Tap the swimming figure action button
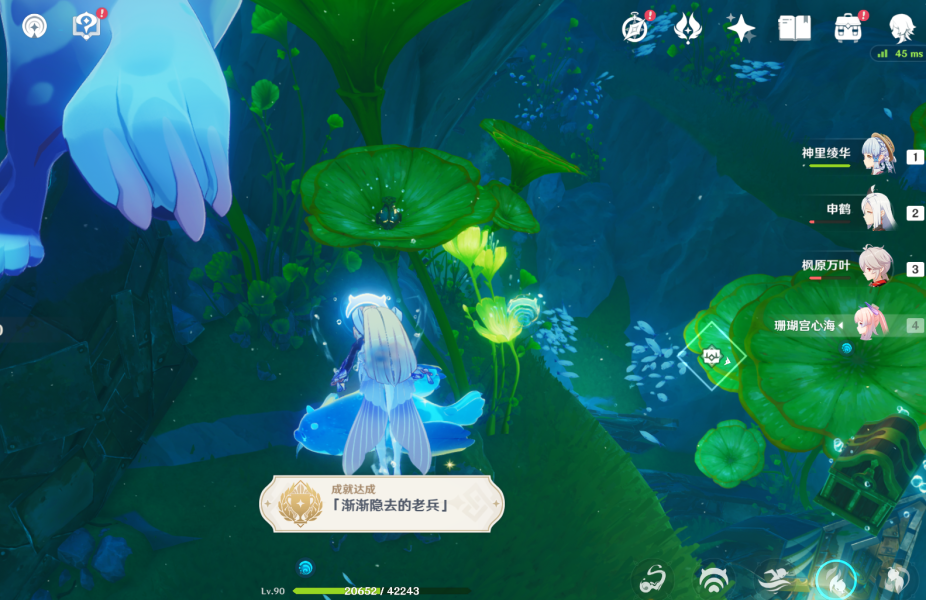 click(x=774, y=579)
